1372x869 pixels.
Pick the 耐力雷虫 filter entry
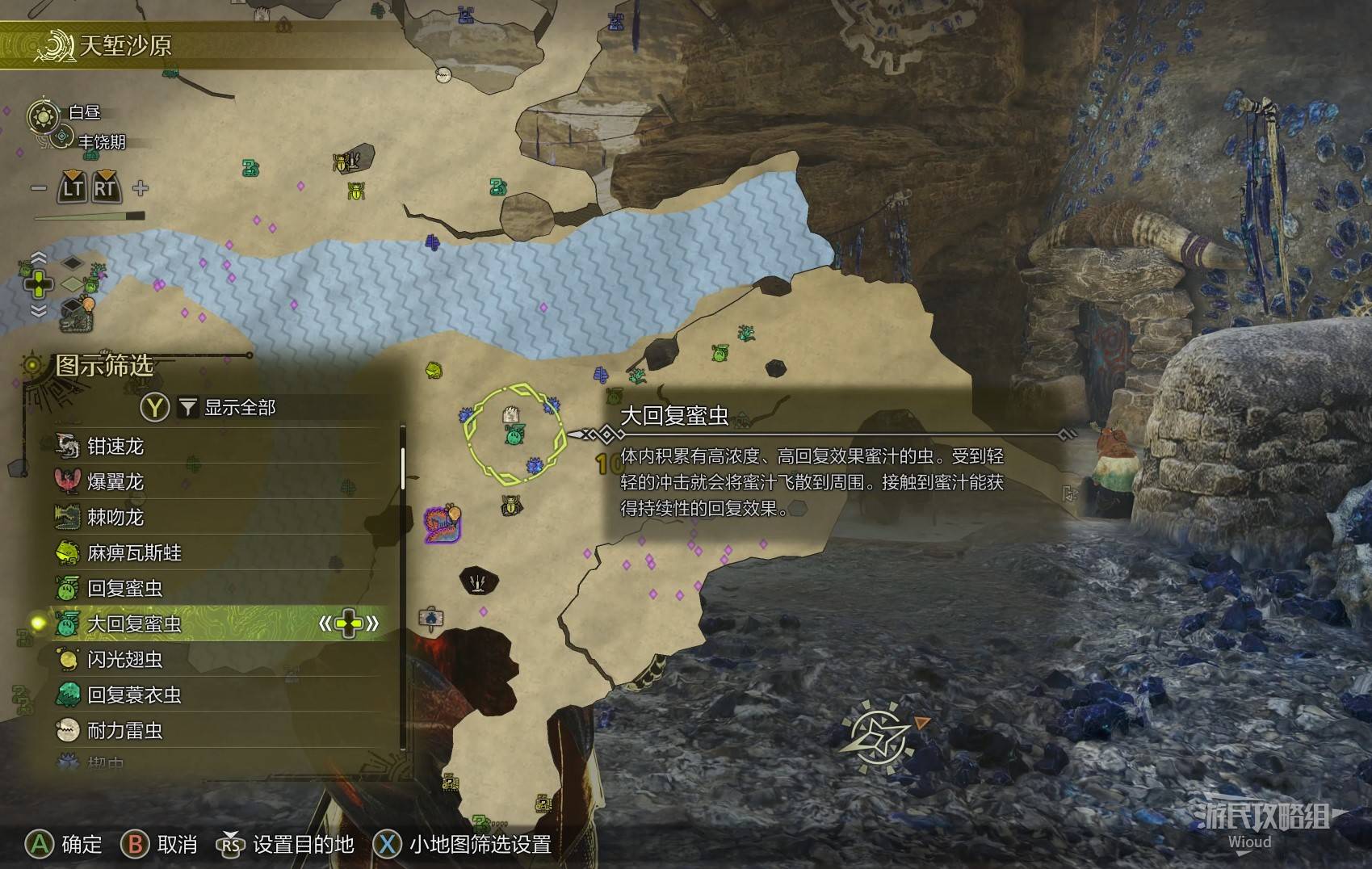tap(124, 730)
